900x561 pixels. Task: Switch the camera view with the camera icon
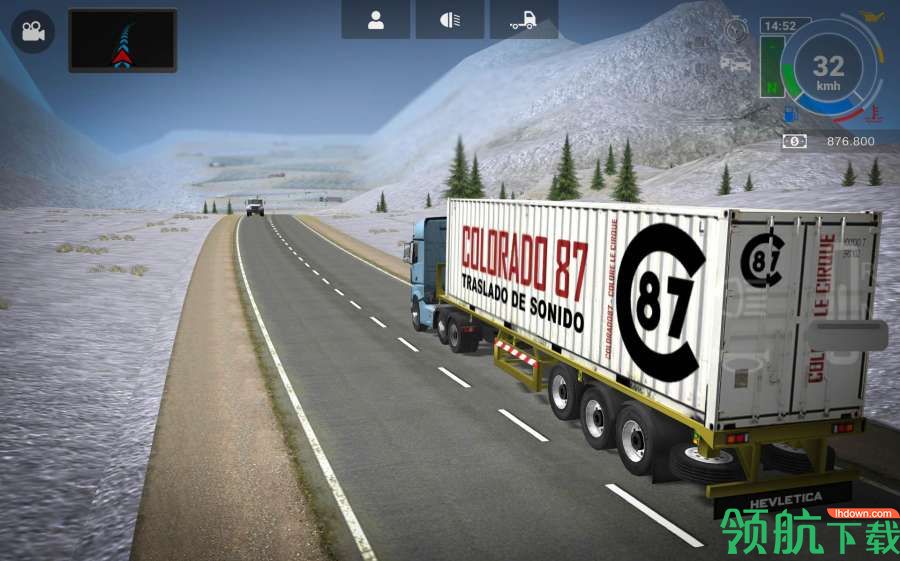click(x=33, y=33)
